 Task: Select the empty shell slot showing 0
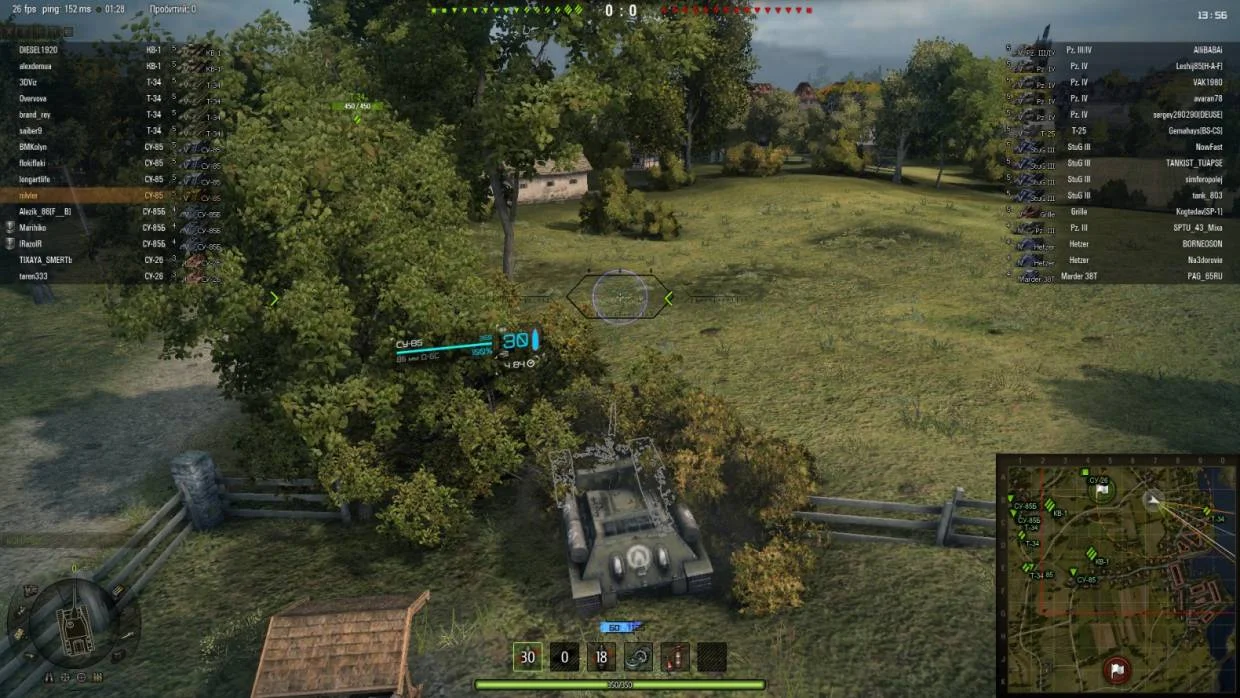point(564,657)
